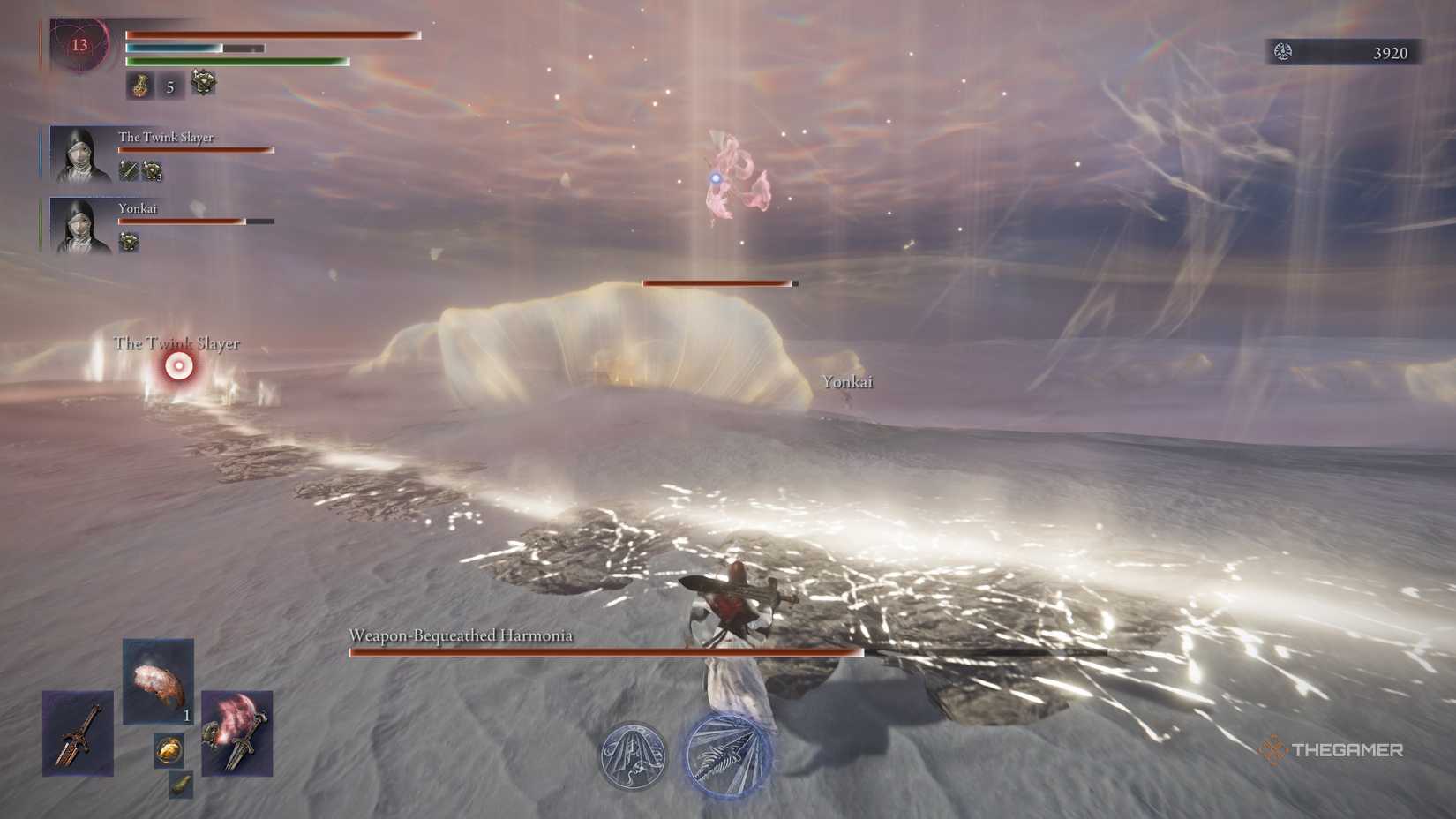Toggle the weapon buff icon under The Twink Slayer
The image size is (1456, 819).
pos(128,169)
